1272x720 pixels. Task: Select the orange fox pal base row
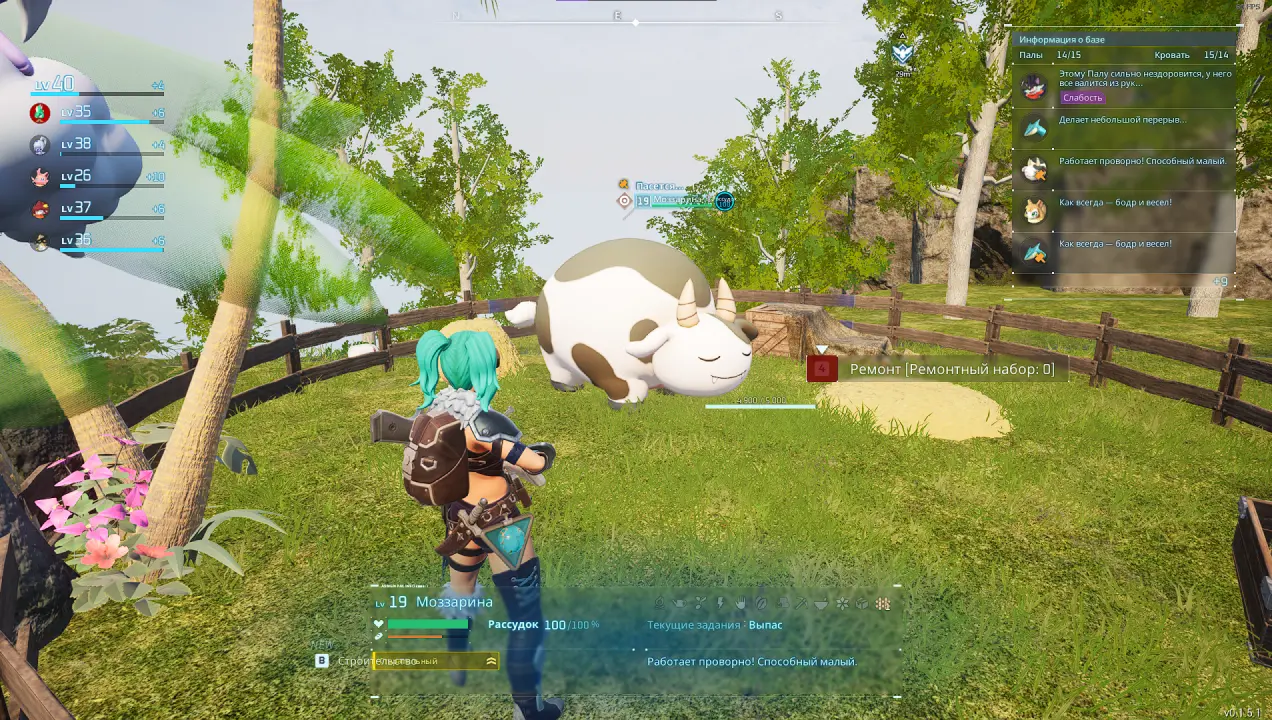(1125, 209)
